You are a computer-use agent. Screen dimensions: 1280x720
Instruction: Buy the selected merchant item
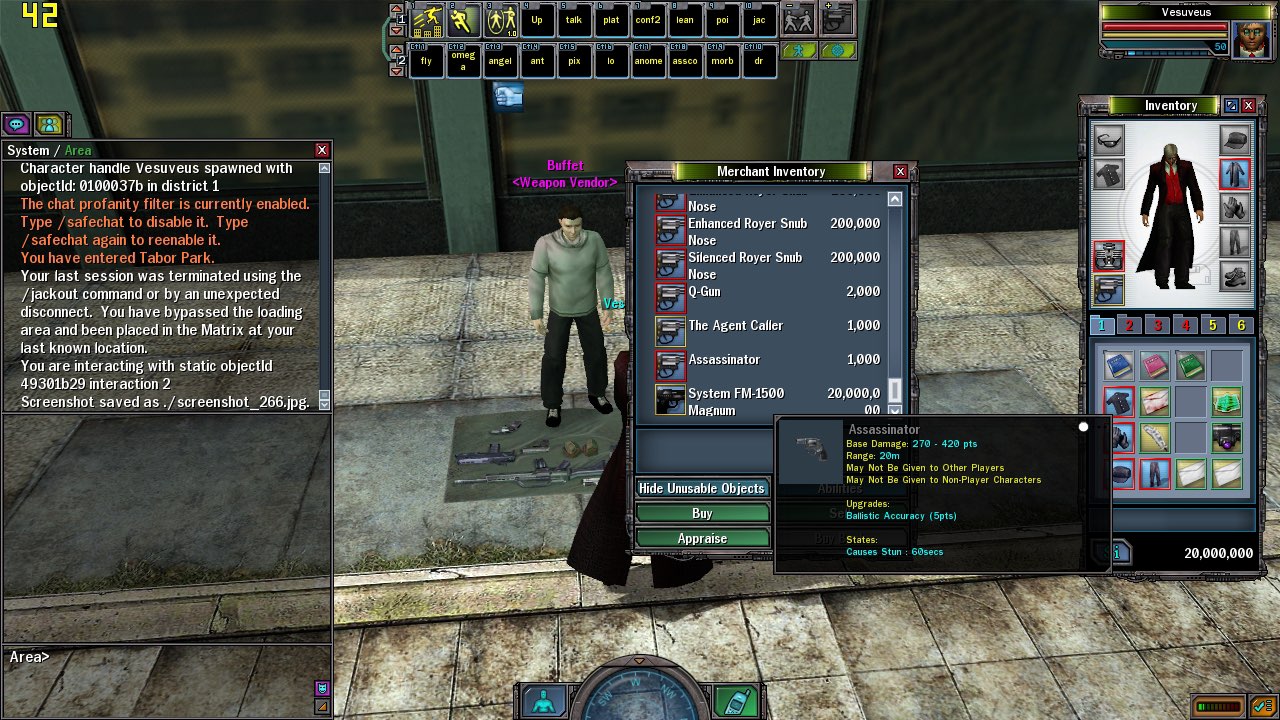point(702,513)
